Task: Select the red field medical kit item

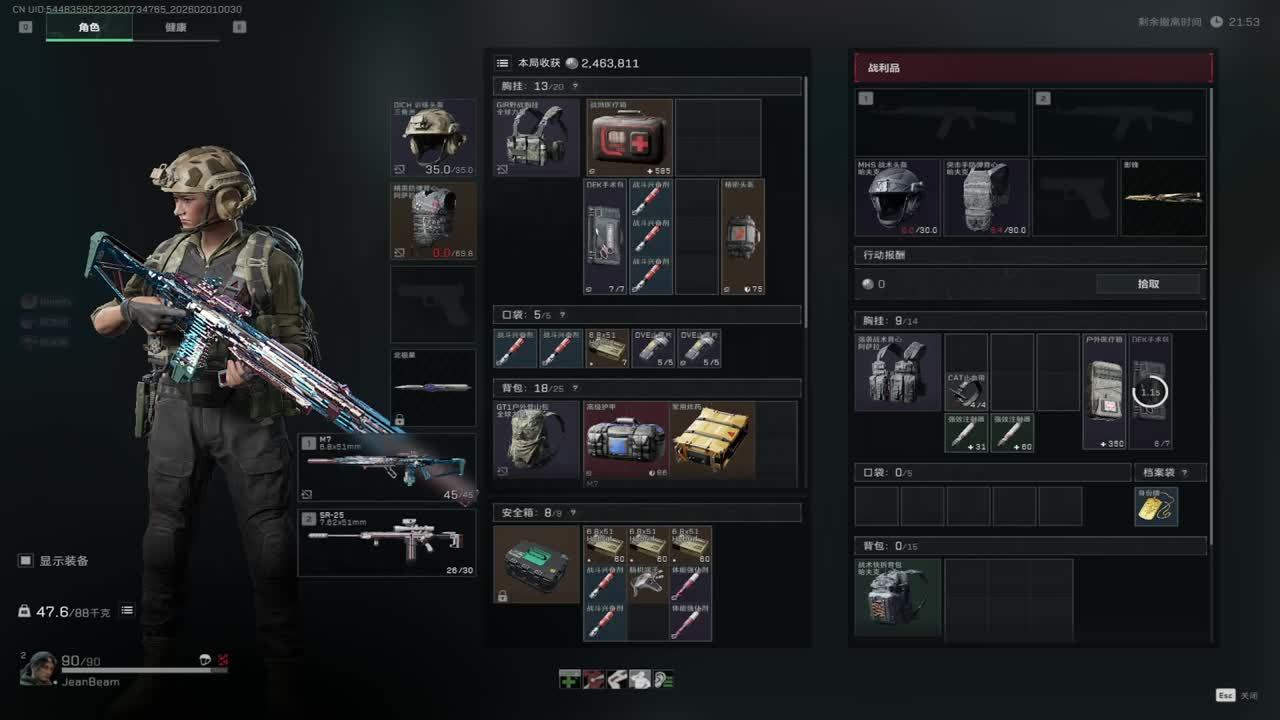Action: [629, 138]
